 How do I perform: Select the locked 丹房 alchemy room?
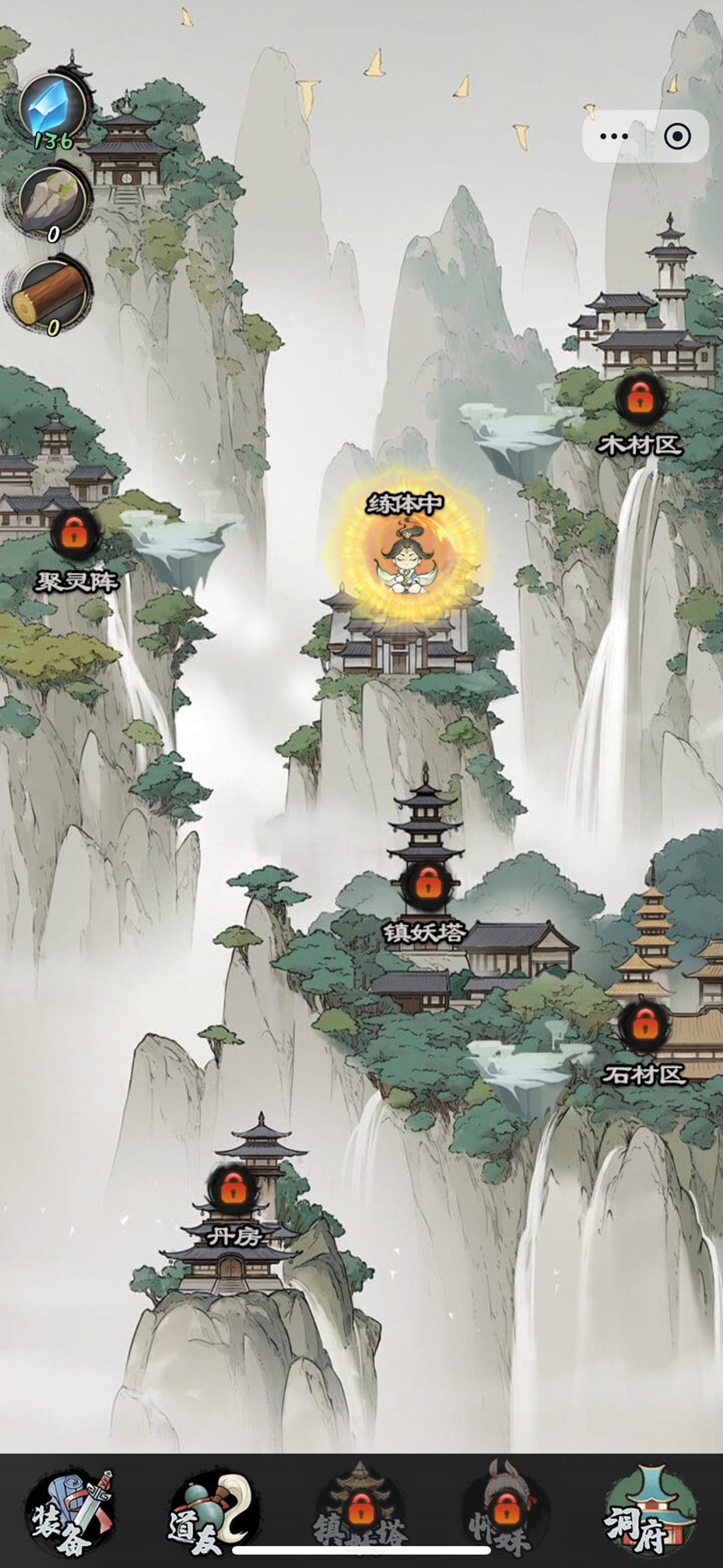233,1188
